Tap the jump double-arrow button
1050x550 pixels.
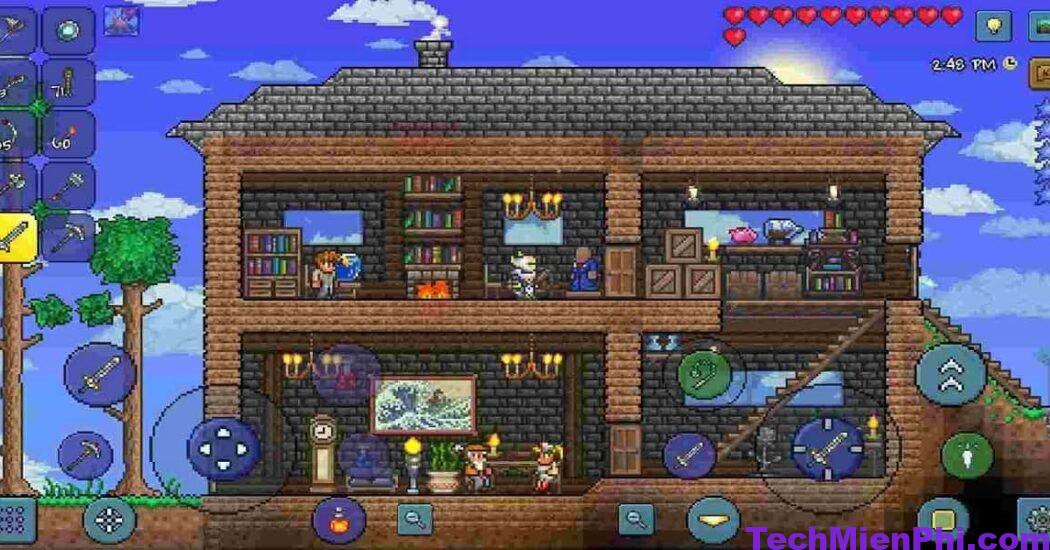(950, 375)
